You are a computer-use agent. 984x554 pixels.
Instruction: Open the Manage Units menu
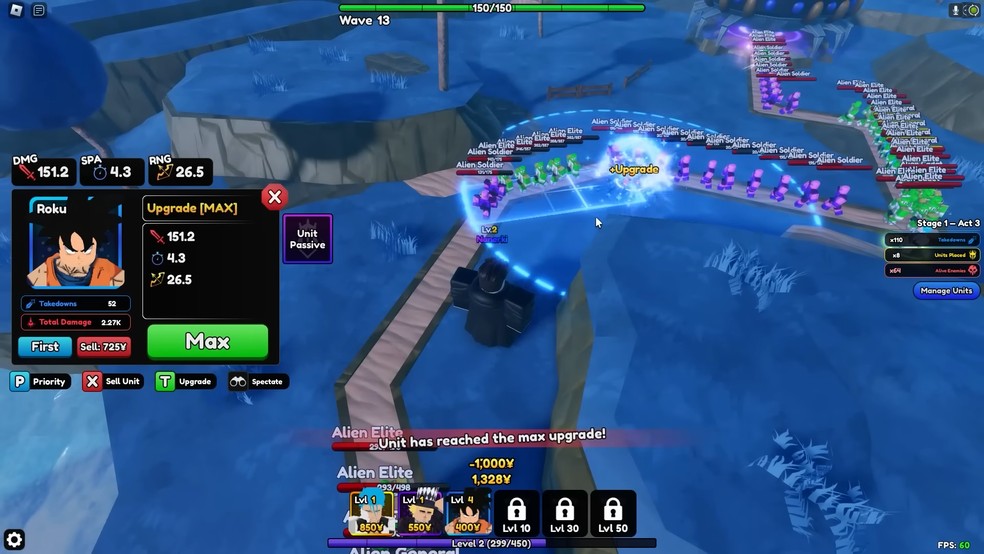[945, 291]
